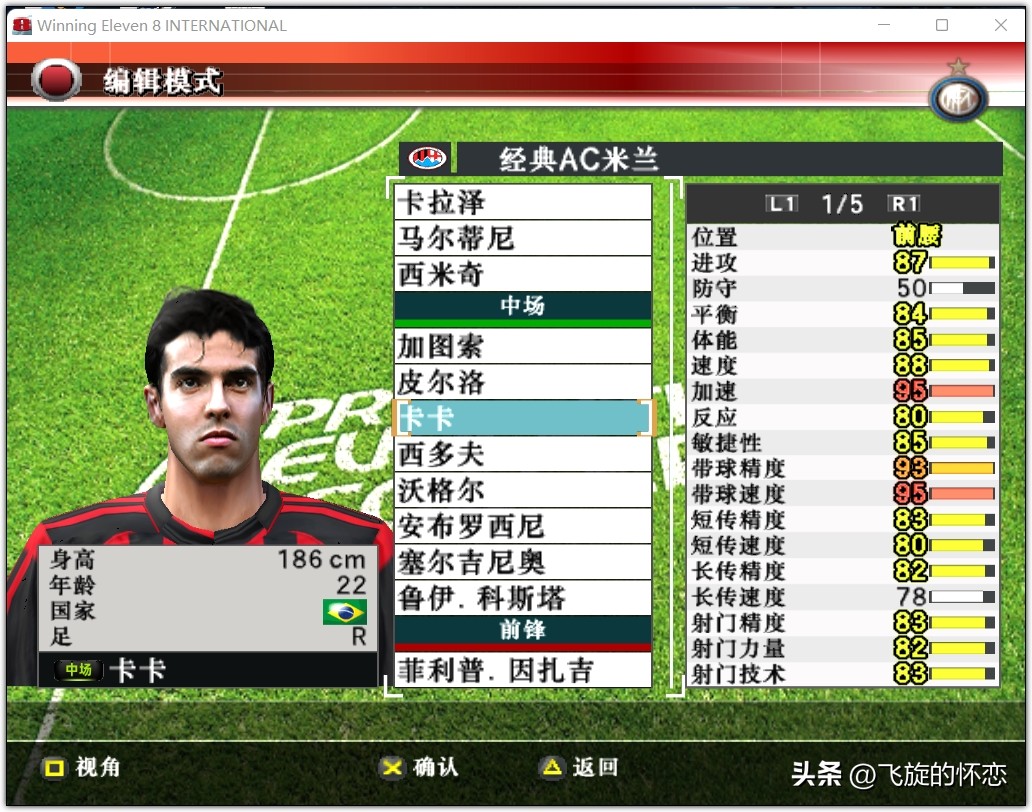Choose 鲁伊. 科斯塔 in the list
Image resolution: width=1032 pixels, height=812 pixels.
(x=522, y=598)
